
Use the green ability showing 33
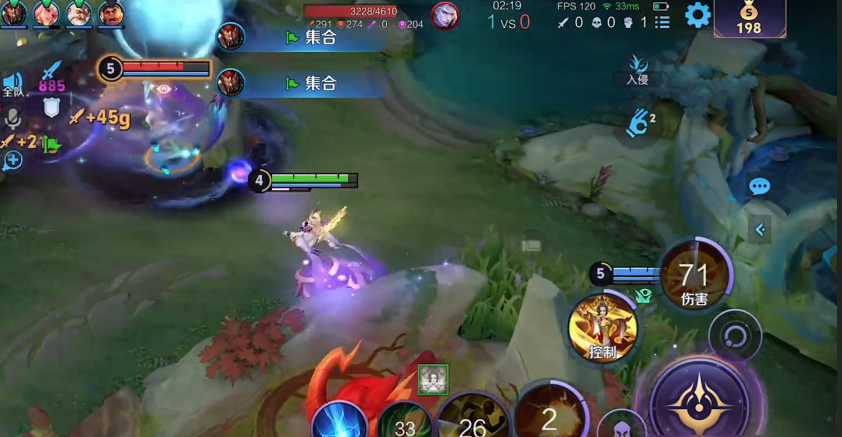click(x=404, y=422)
